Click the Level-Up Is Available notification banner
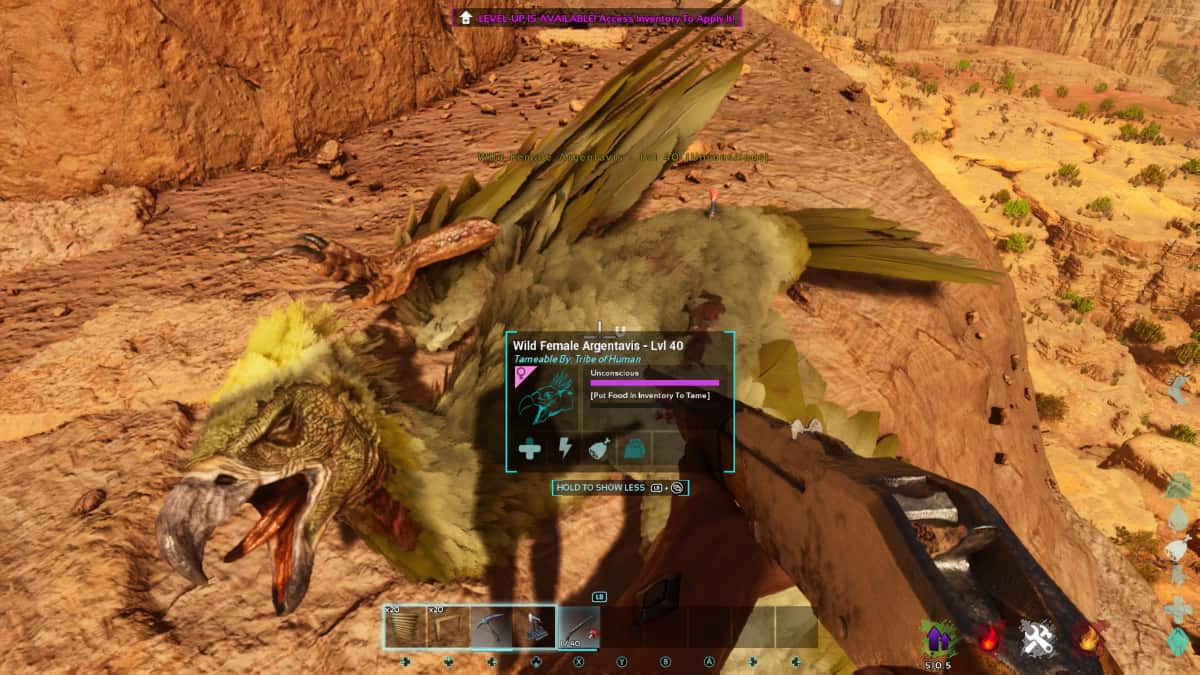Image resolution: width=1200 pixels, height=675 pixels. tap(597, 17)
